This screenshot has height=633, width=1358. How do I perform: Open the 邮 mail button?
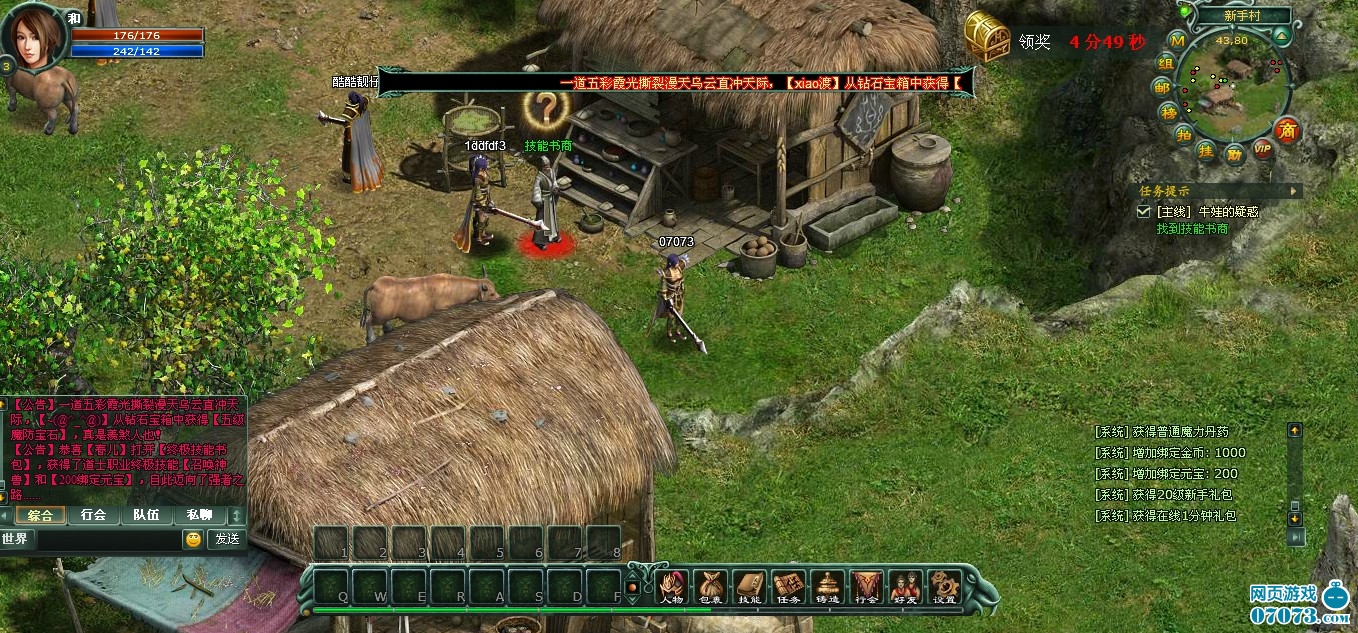click(x=1161, y=88)
